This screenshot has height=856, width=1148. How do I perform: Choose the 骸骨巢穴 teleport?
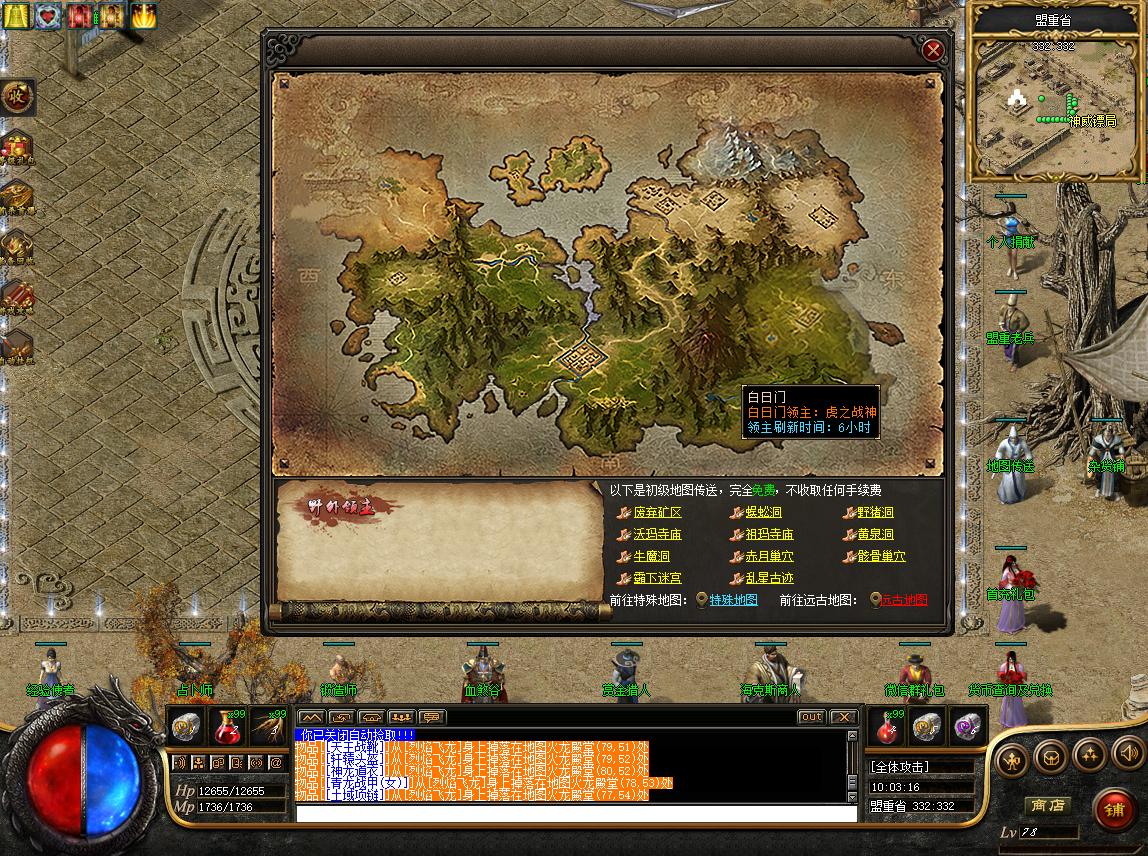(881, 556)
